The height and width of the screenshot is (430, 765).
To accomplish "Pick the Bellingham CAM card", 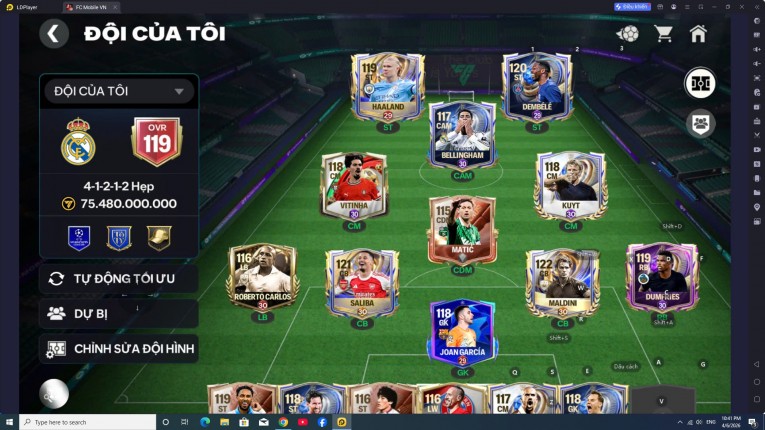I will pyautogui.click(x=462, y=133).
